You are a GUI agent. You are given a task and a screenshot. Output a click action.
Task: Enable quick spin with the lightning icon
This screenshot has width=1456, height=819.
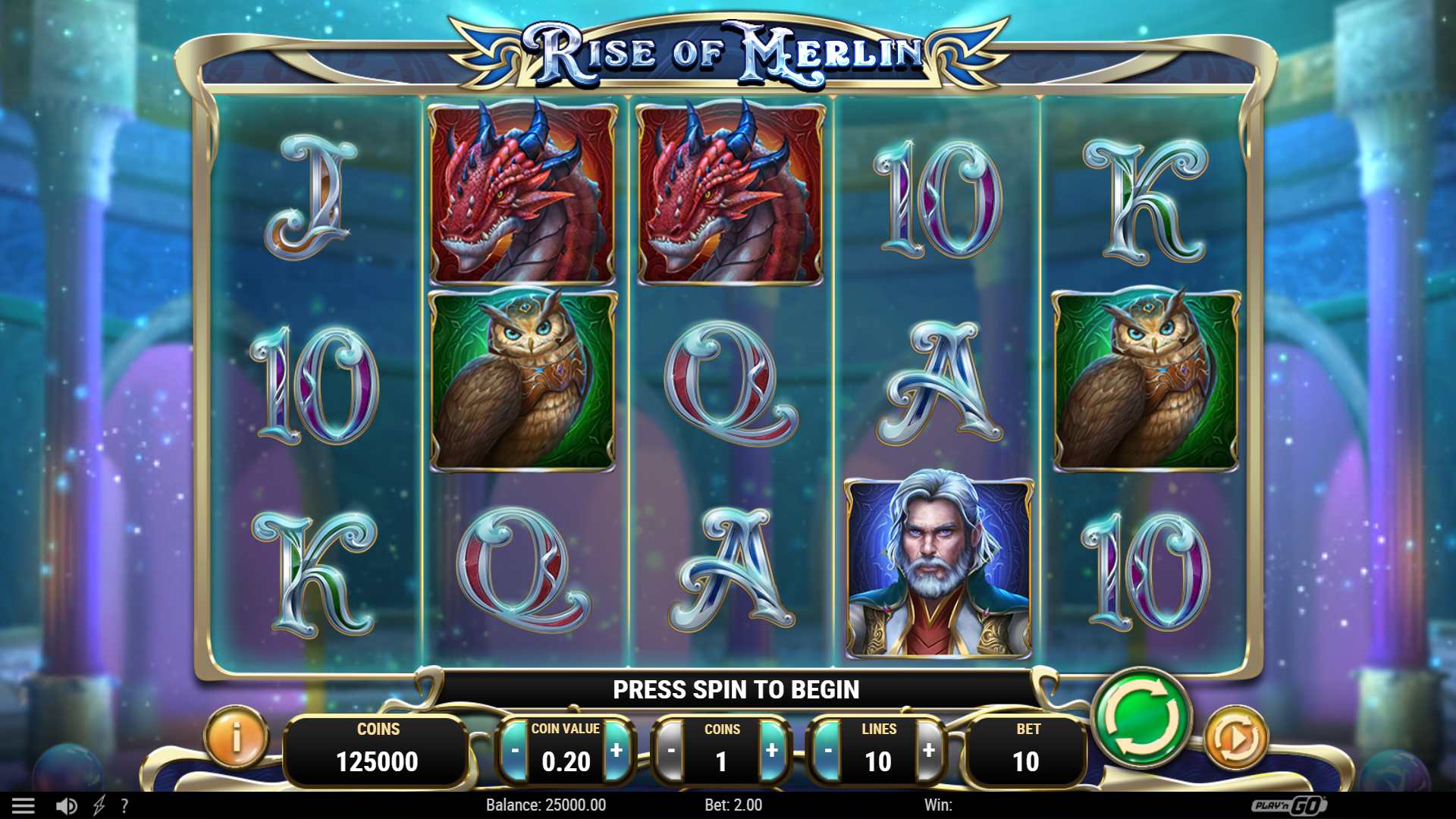click(99, 805)
